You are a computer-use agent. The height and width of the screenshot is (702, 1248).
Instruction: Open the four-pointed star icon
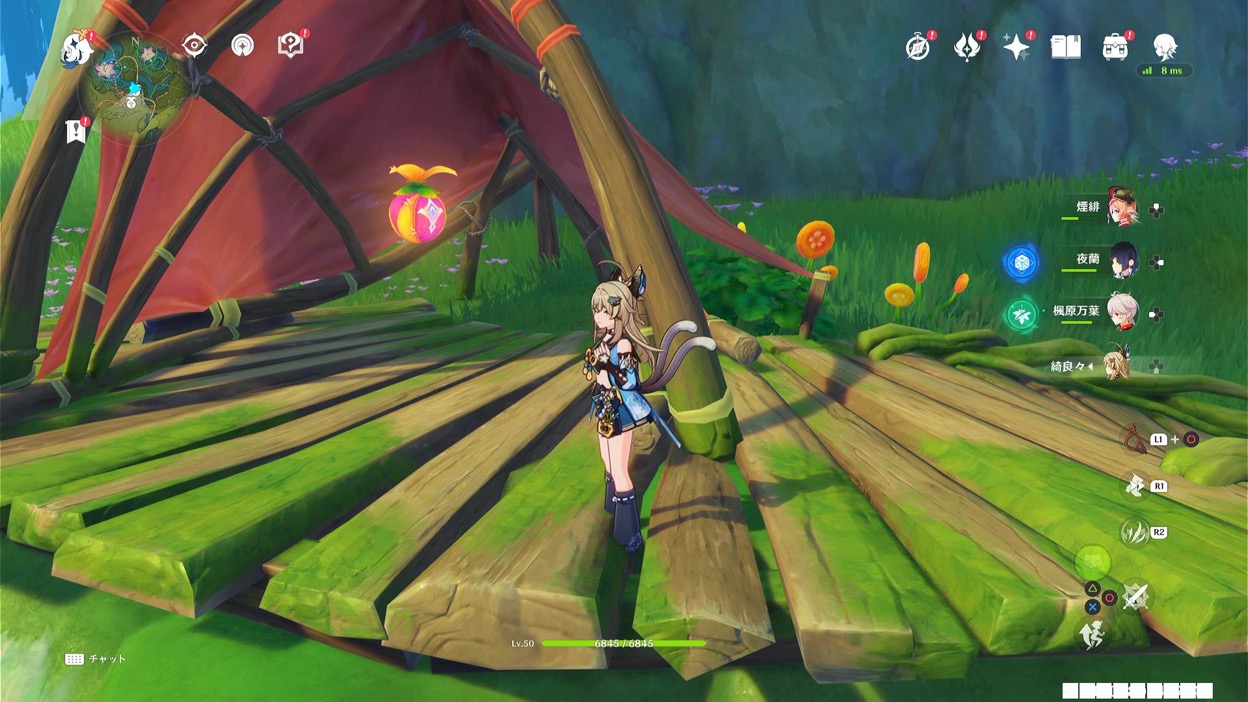click(1016, 47)
